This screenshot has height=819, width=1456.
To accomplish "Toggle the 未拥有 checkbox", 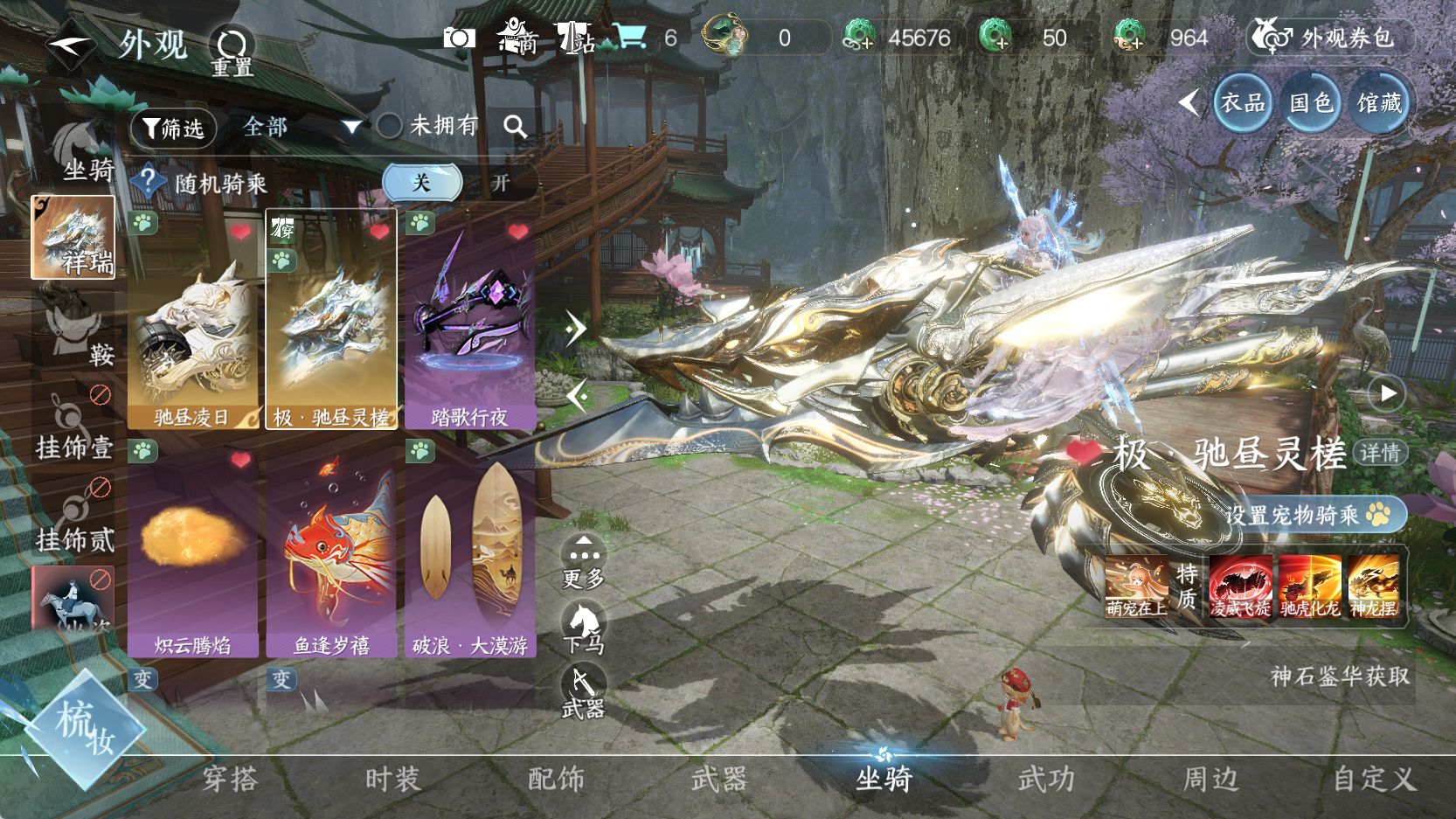I will tap(390, 127).
